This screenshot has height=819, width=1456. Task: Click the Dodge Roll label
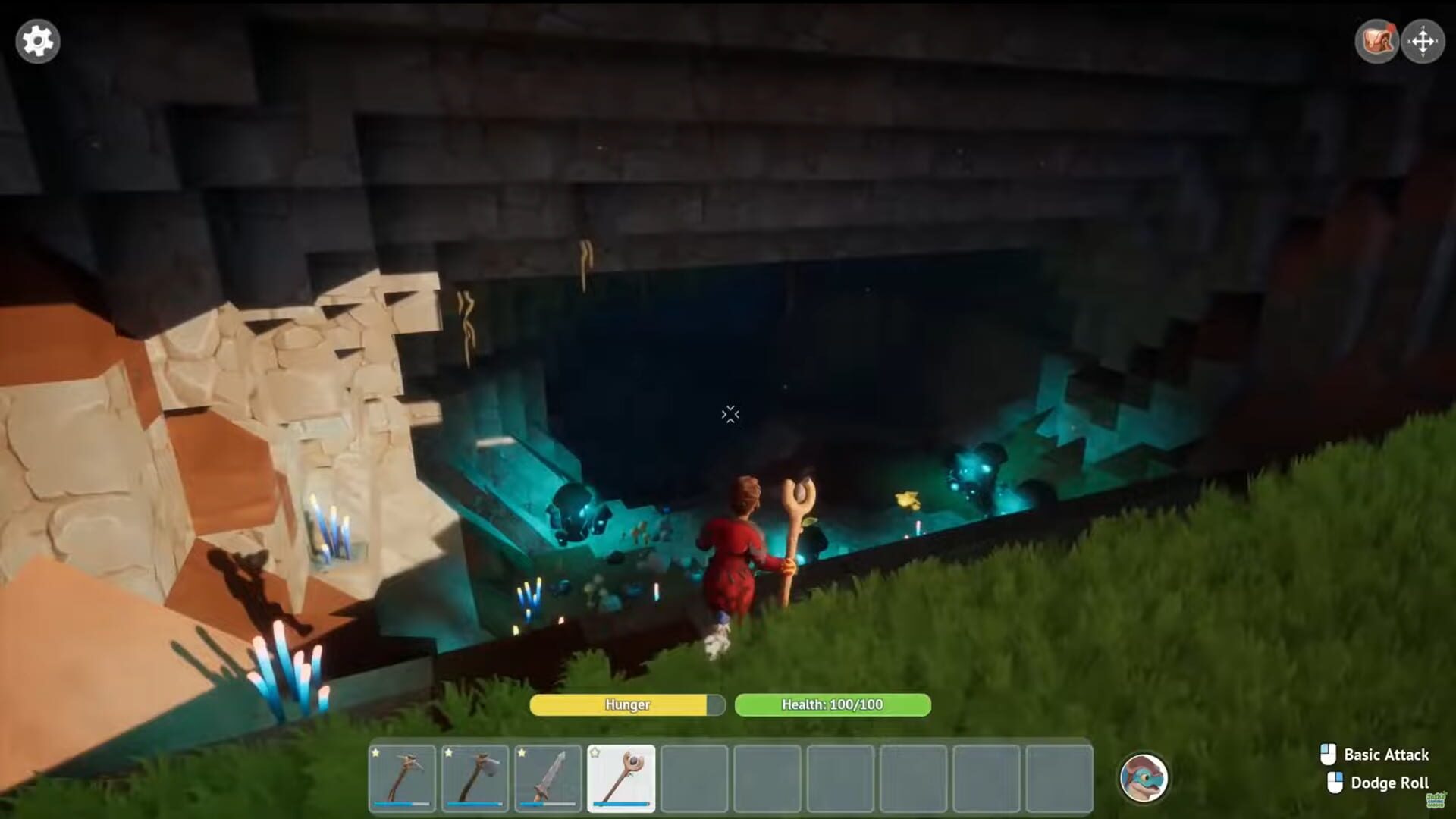tap(1390, 782)
